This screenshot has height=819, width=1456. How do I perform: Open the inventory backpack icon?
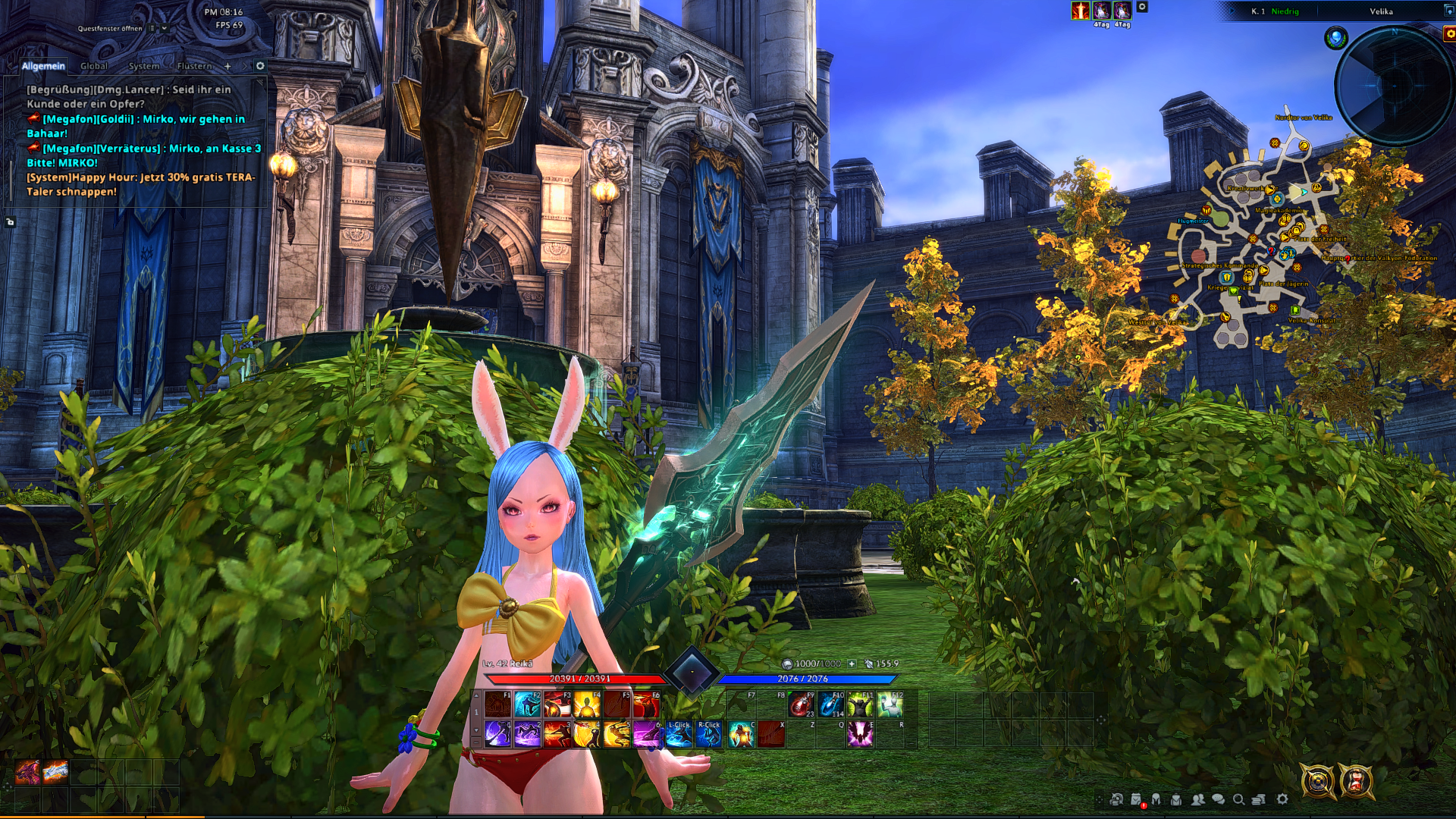(1176, 799)
